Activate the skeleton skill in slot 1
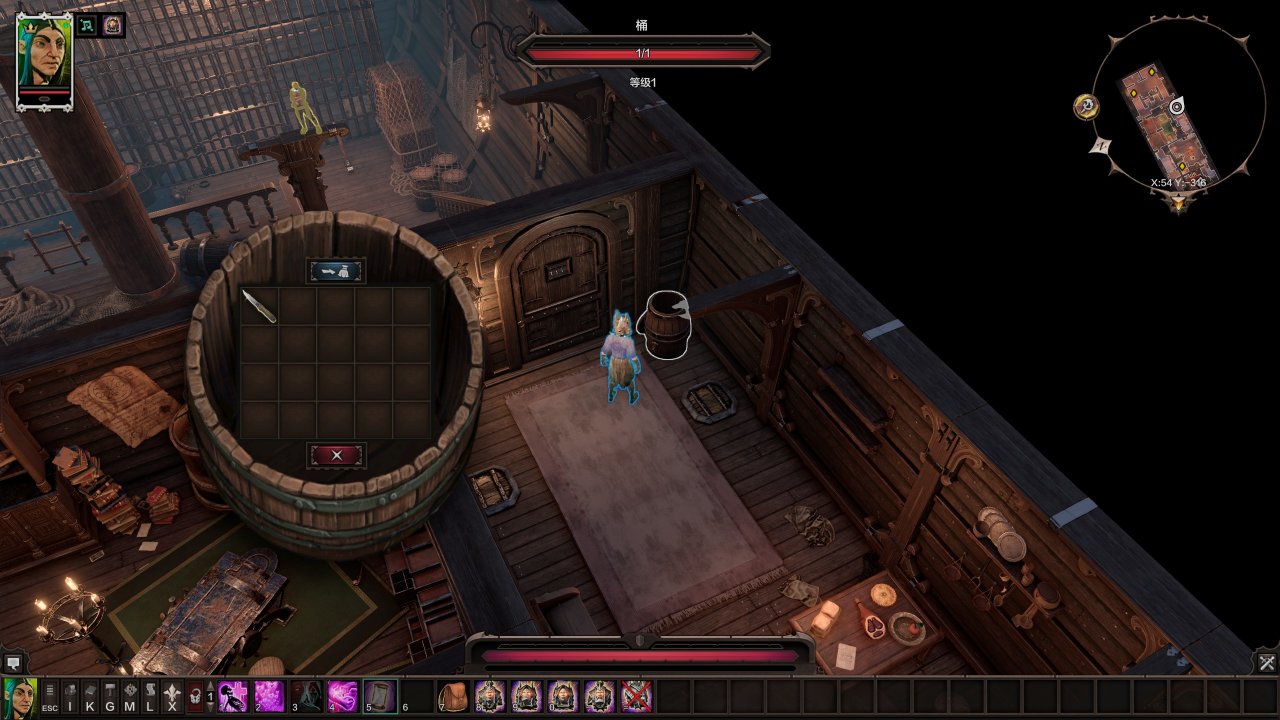 (234, 695)
